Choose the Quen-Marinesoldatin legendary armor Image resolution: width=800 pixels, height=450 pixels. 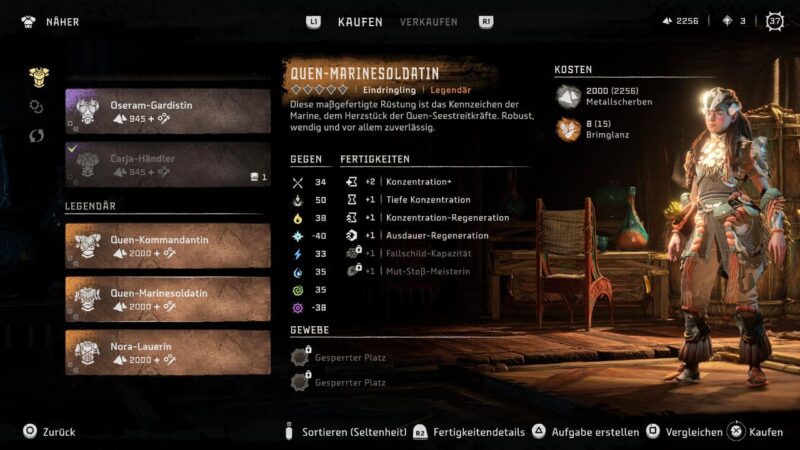[168, 298]
